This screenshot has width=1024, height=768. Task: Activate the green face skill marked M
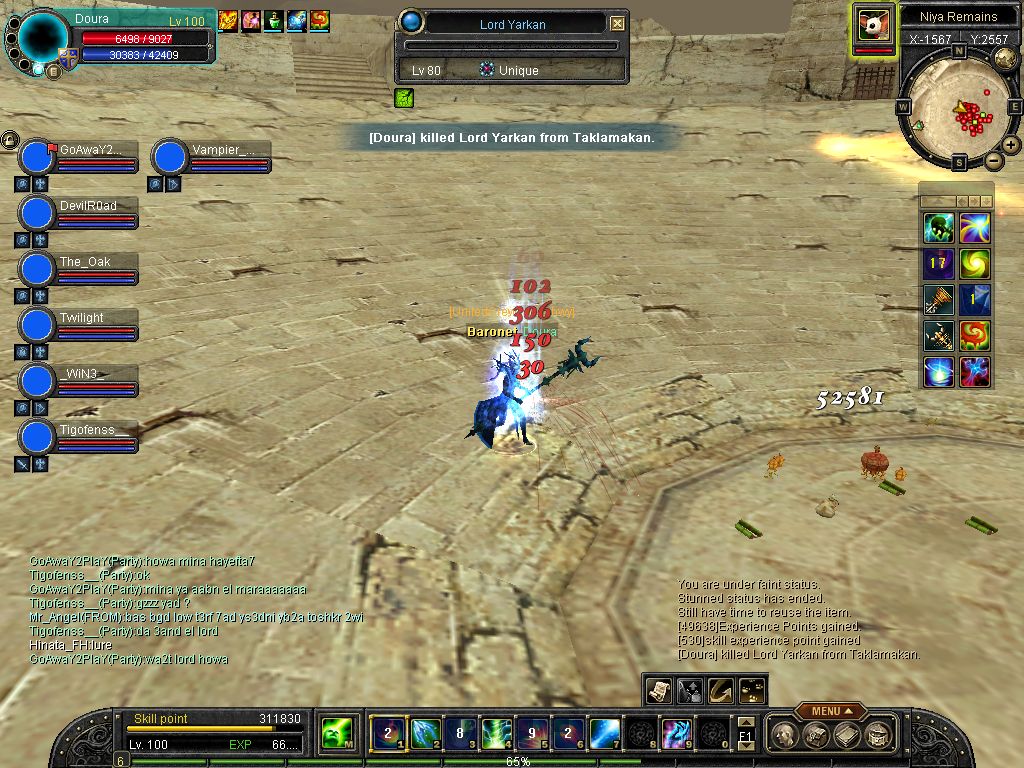pyautogui.click(x=336, y=735)
